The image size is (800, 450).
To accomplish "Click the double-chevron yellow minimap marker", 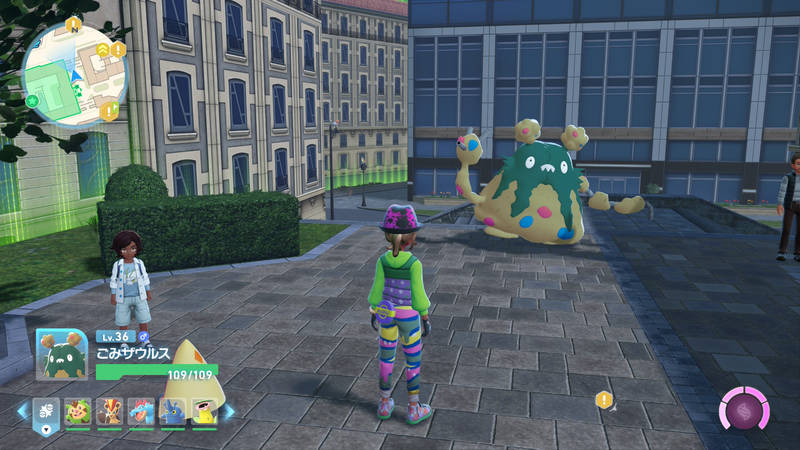I will click(x=102, y=49).
